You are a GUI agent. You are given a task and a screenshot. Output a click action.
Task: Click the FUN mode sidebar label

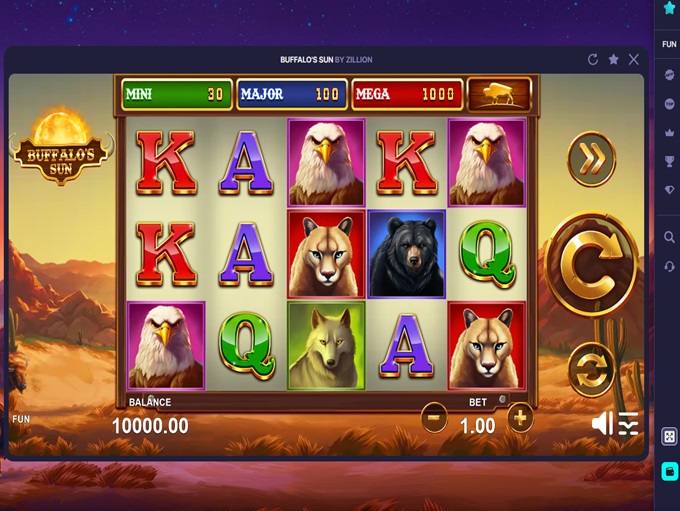(669, 45)
